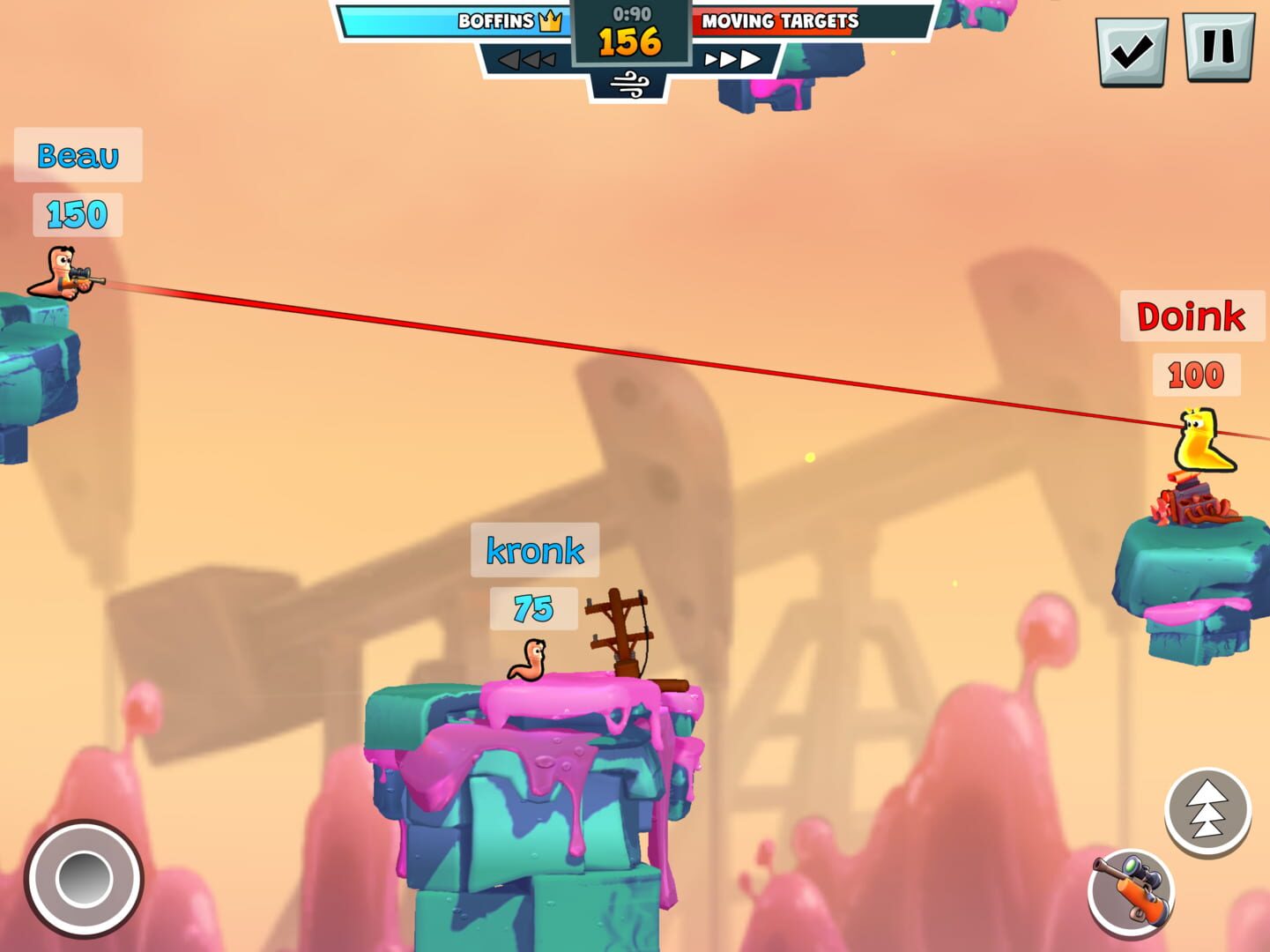Click Doink's 100 health label

1195,374
